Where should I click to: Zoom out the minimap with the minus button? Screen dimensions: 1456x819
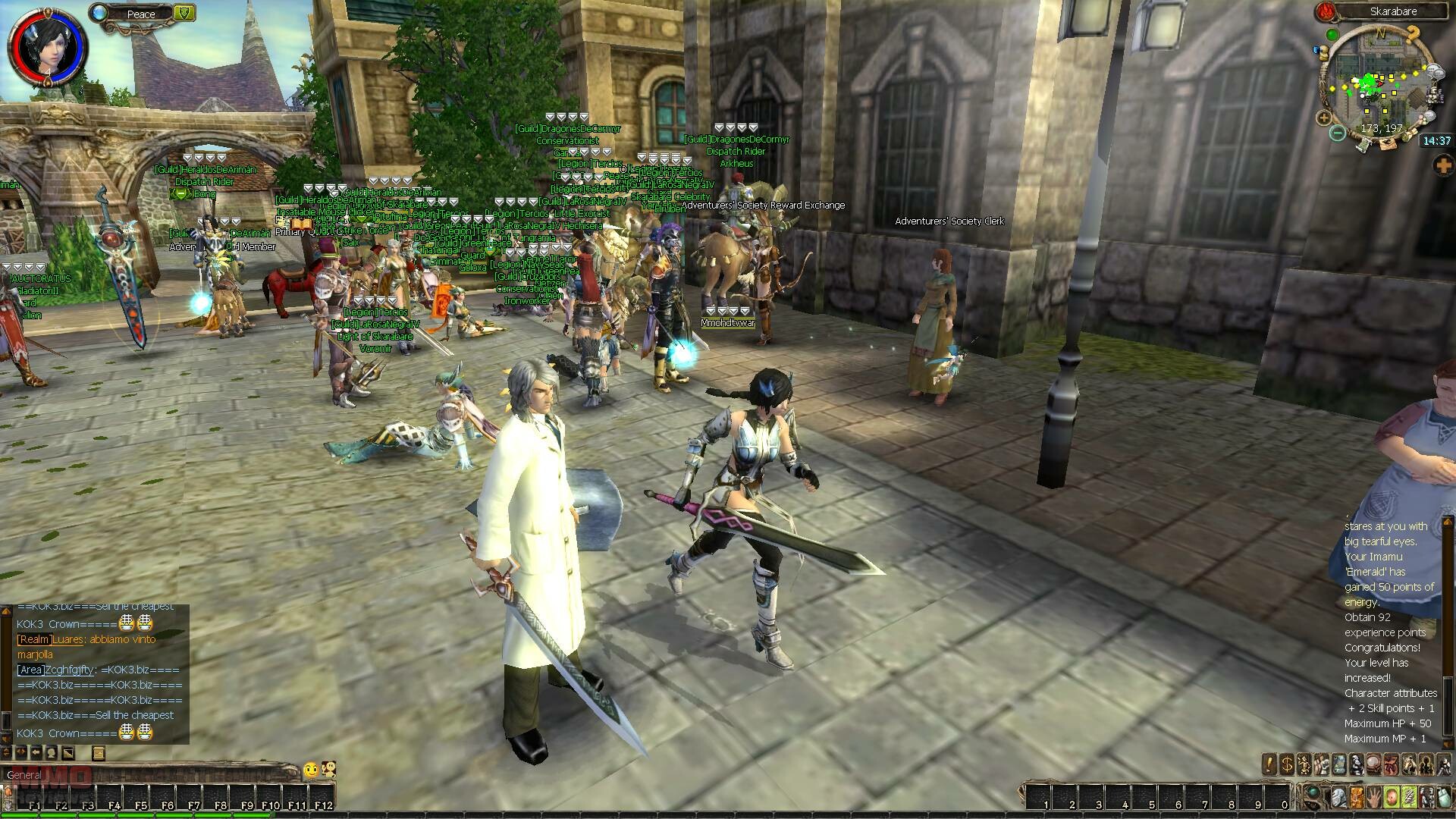(x=1337, y=133)
